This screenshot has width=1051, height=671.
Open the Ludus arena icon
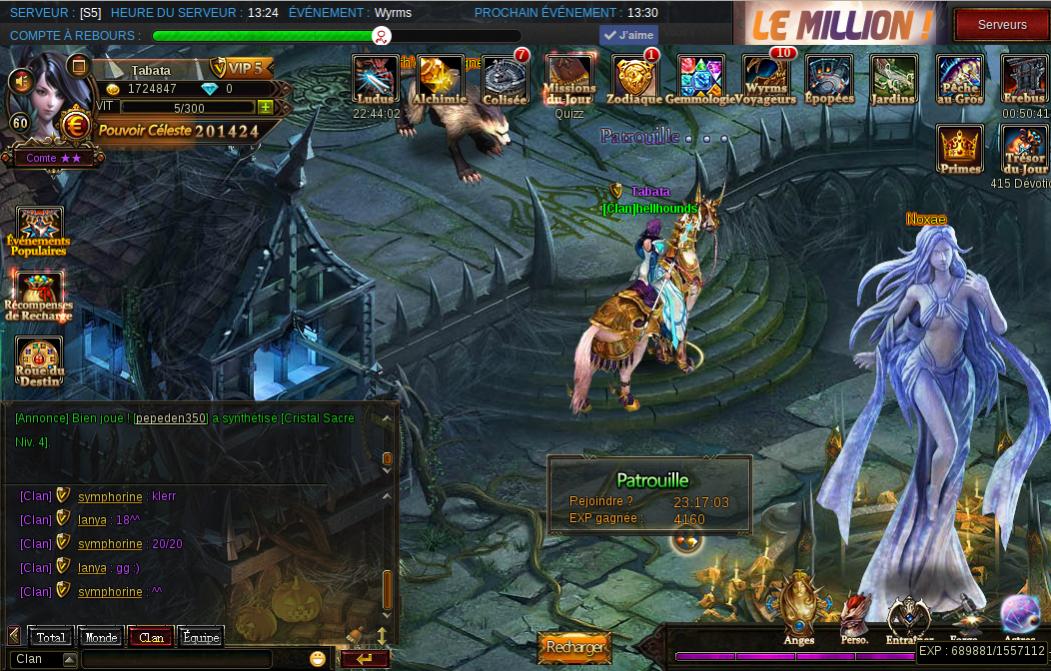(376, 79)
